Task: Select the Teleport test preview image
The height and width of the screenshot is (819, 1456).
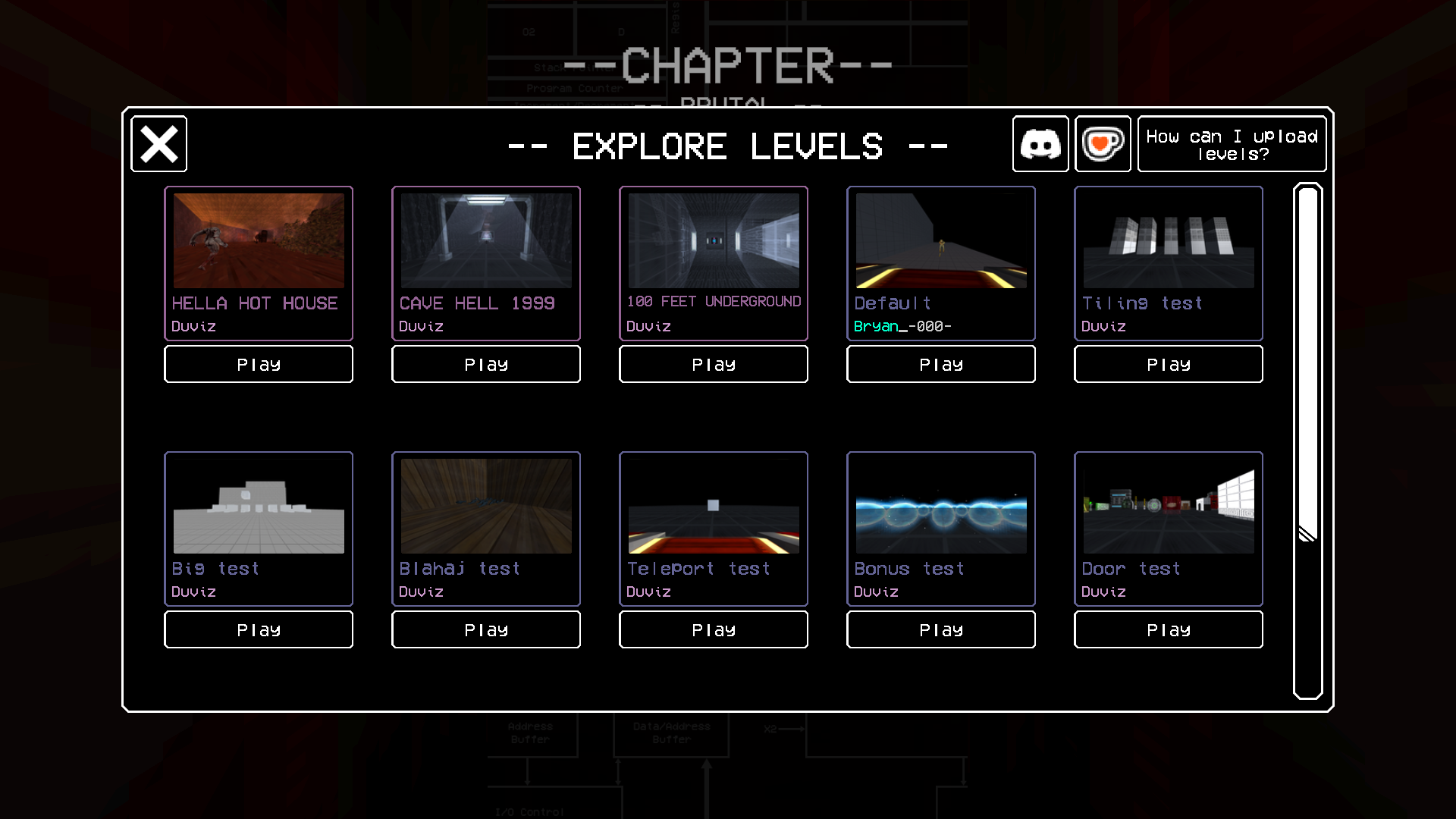Action: pyautogui.click(x=713, y=507)
